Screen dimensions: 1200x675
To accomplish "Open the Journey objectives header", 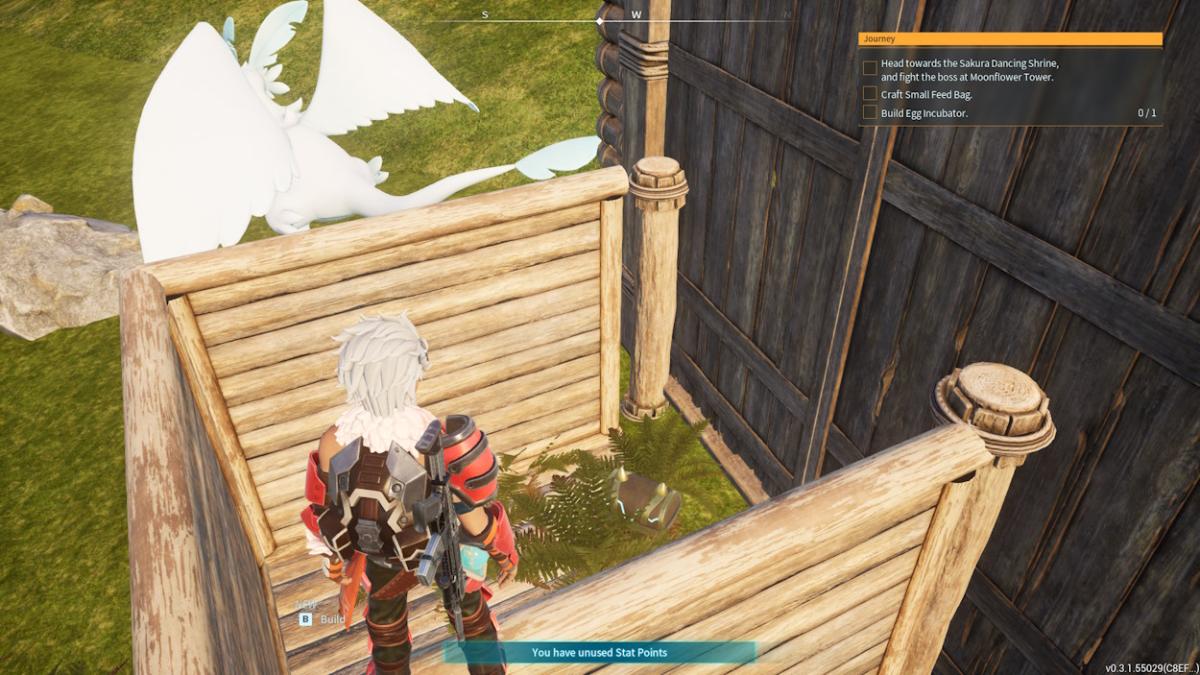I will pos(1010,39).
